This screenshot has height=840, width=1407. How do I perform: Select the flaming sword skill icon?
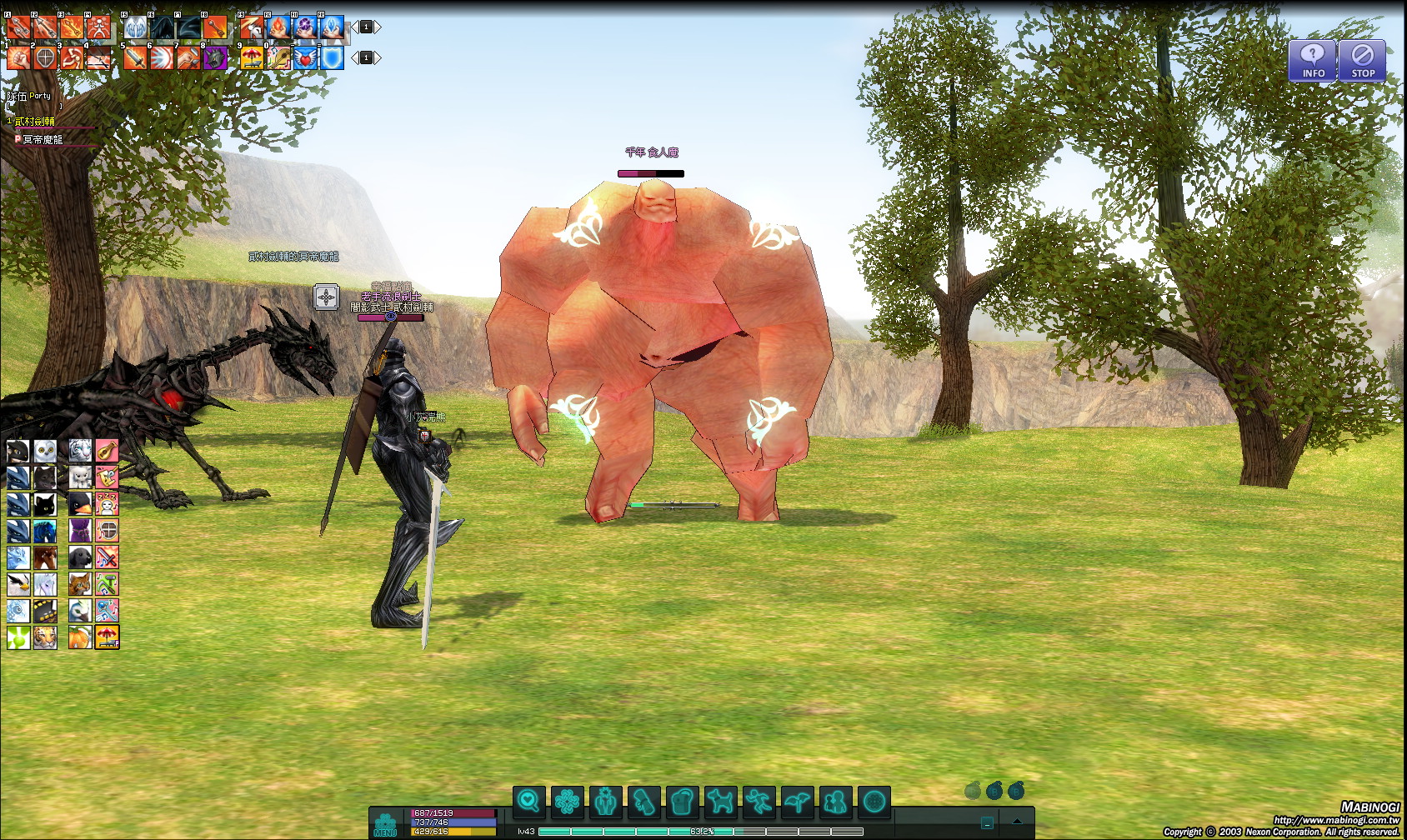(135, 57)
